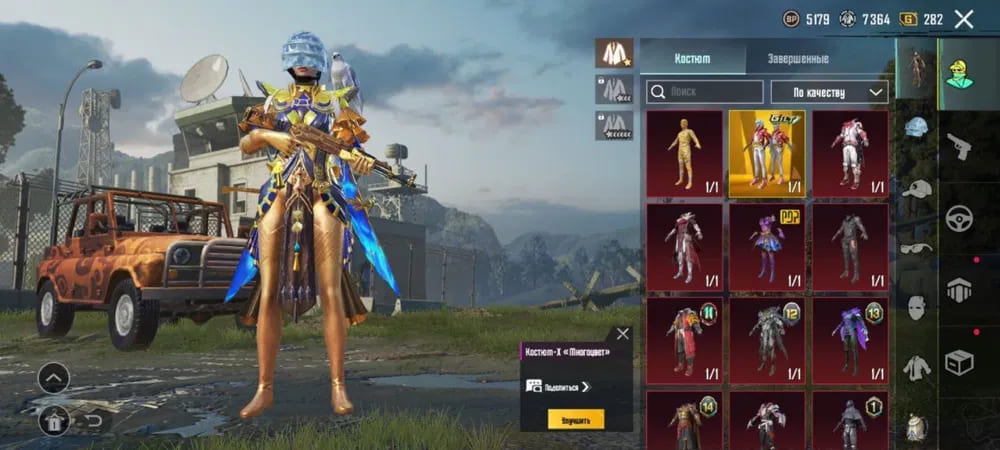Close the Костюм-X info popup
The image size is (1000, 450).
(x=623, y=334)
